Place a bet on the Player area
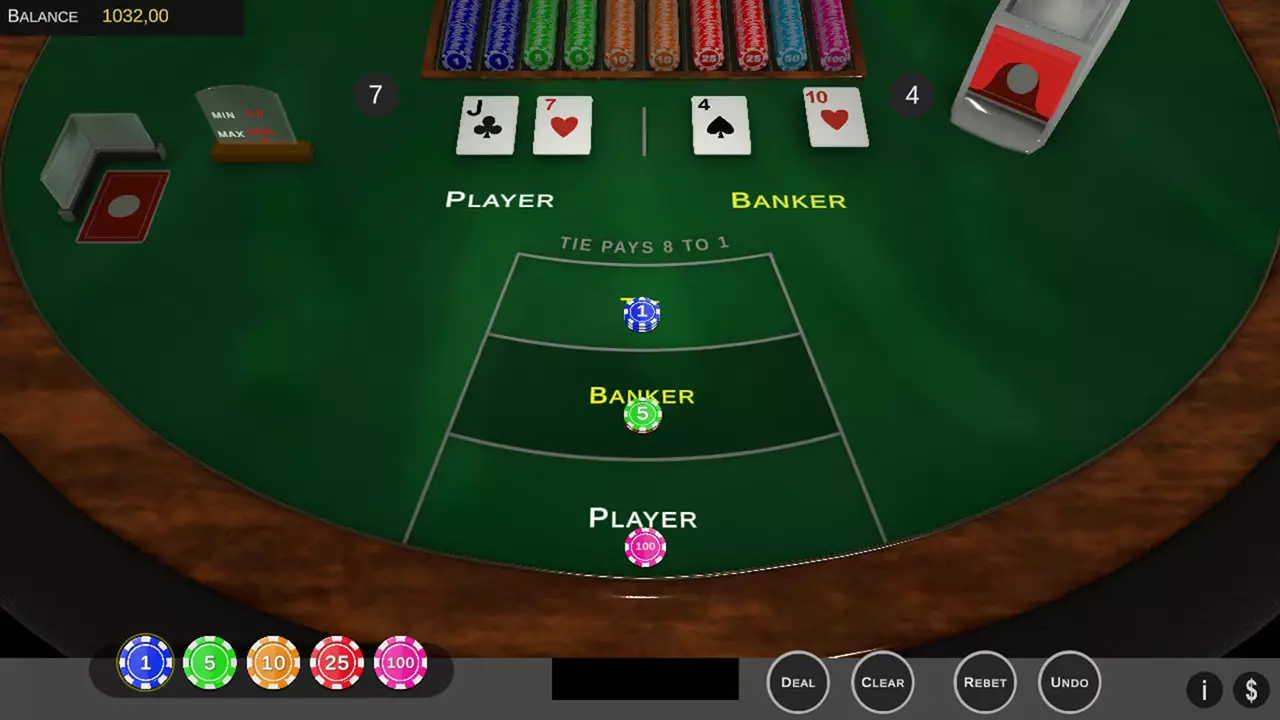 (x=642, y=518)
